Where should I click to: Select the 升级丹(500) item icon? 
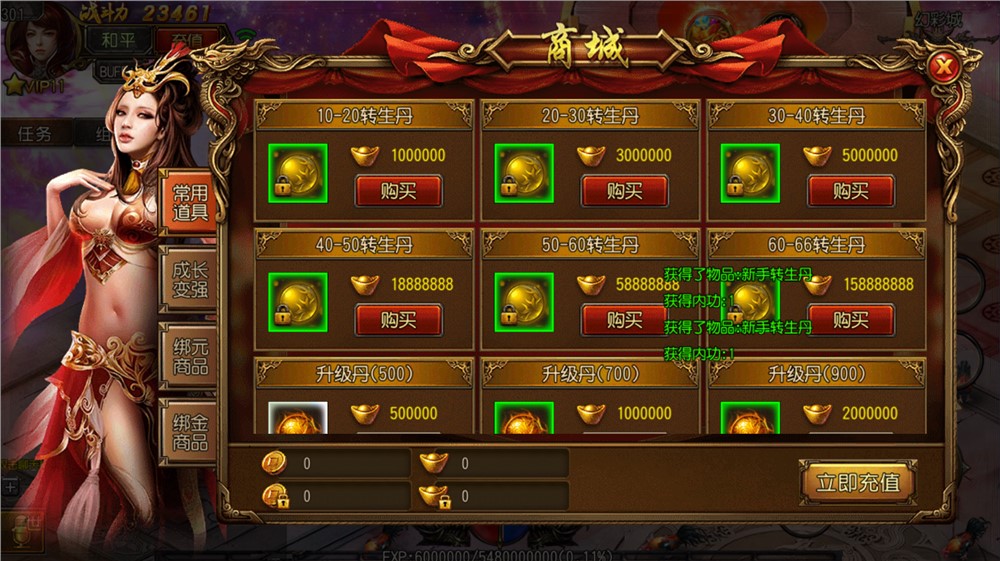point(299,420)
